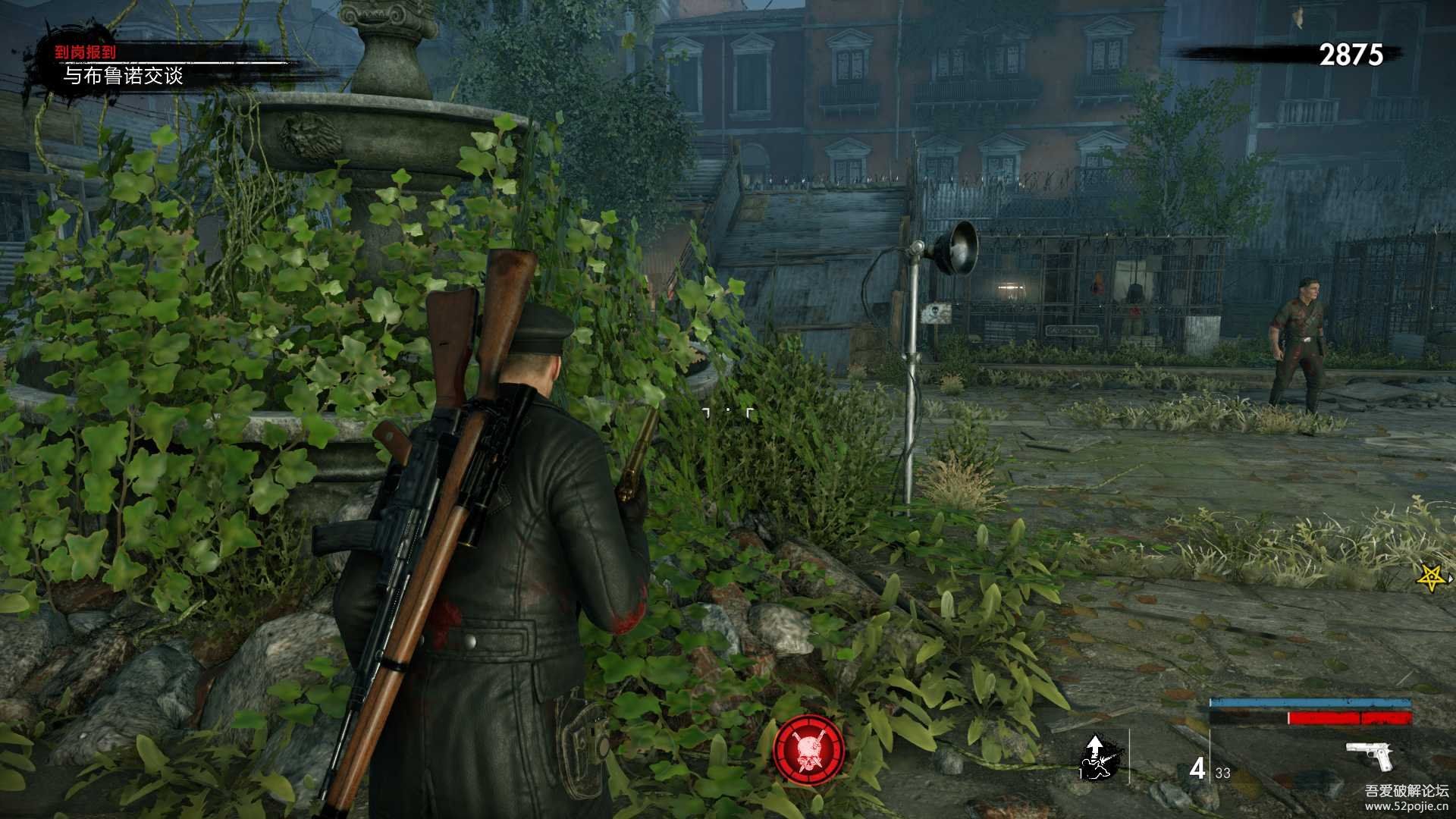Viewport: 1456px width, 819px height.
Task: Activate the red skull takedown icon
Action: 809,750
